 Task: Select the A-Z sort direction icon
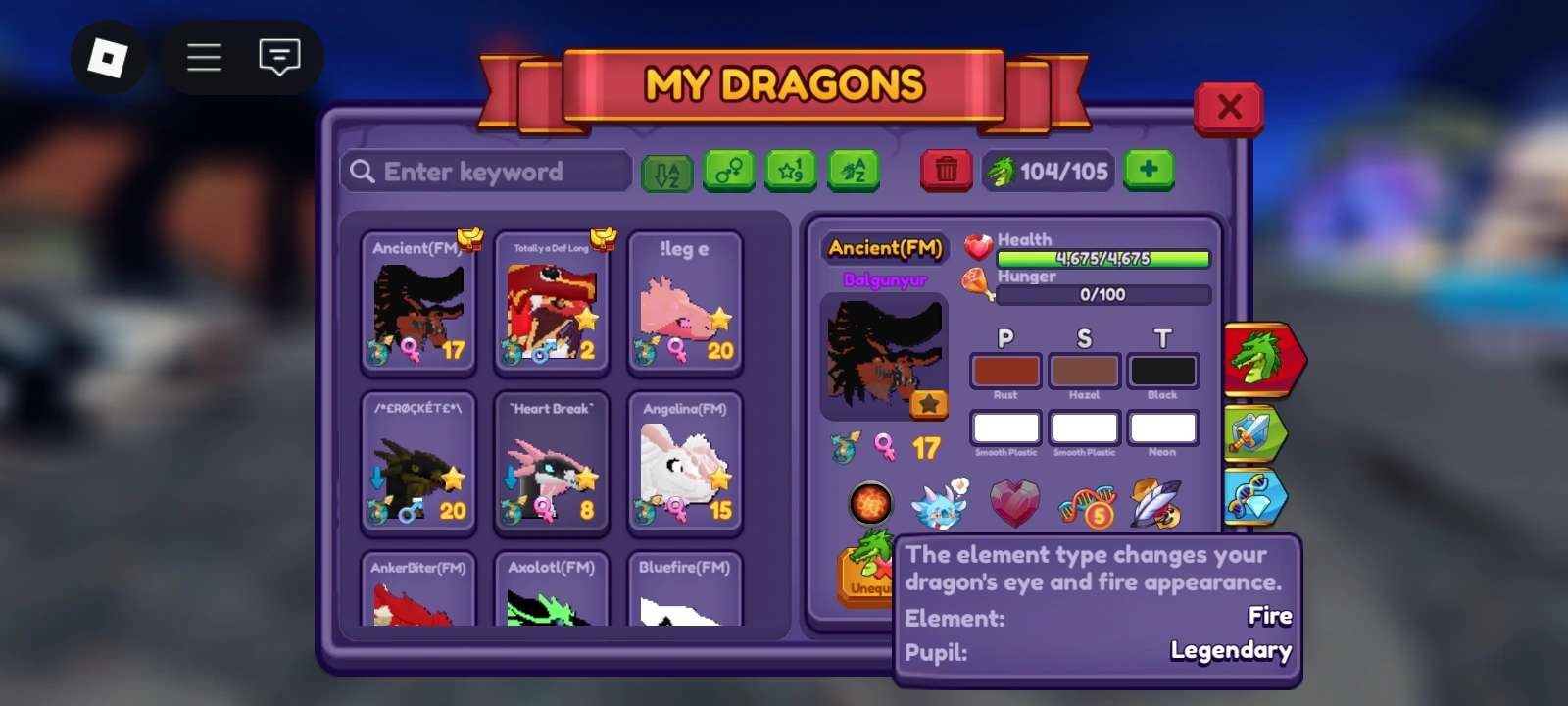point(667,171)
